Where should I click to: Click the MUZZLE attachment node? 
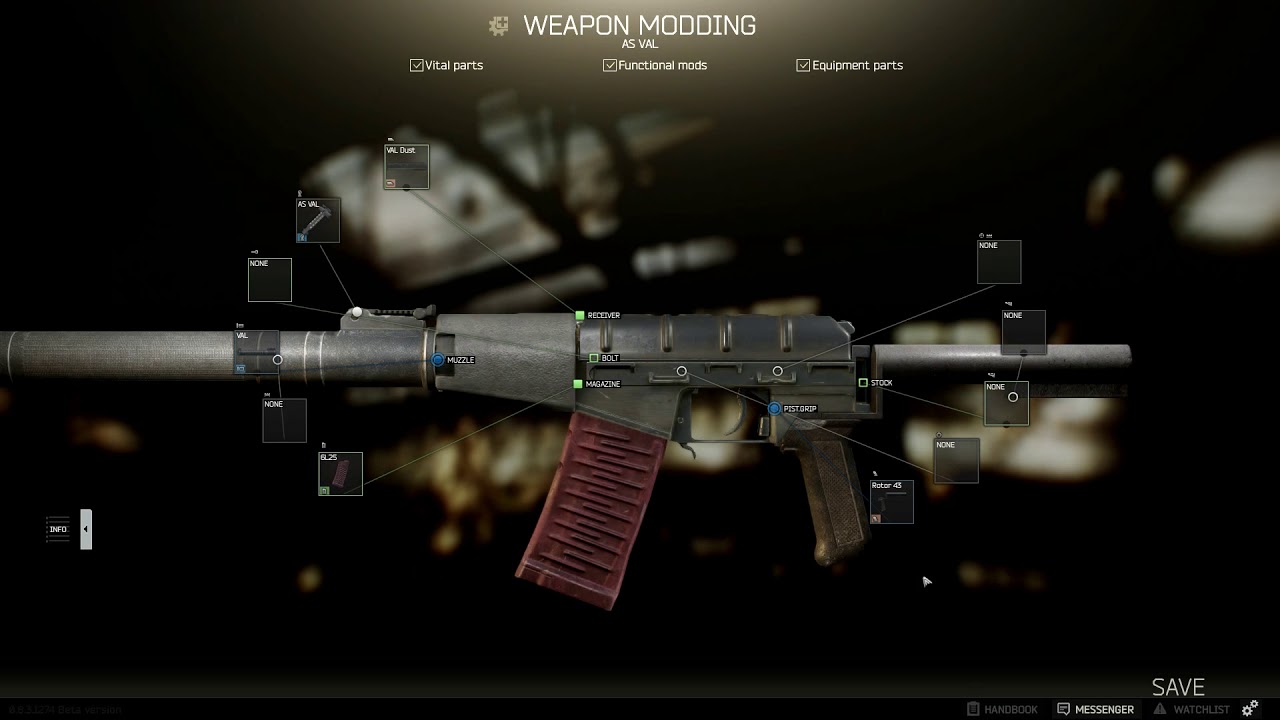click(438, 359)
